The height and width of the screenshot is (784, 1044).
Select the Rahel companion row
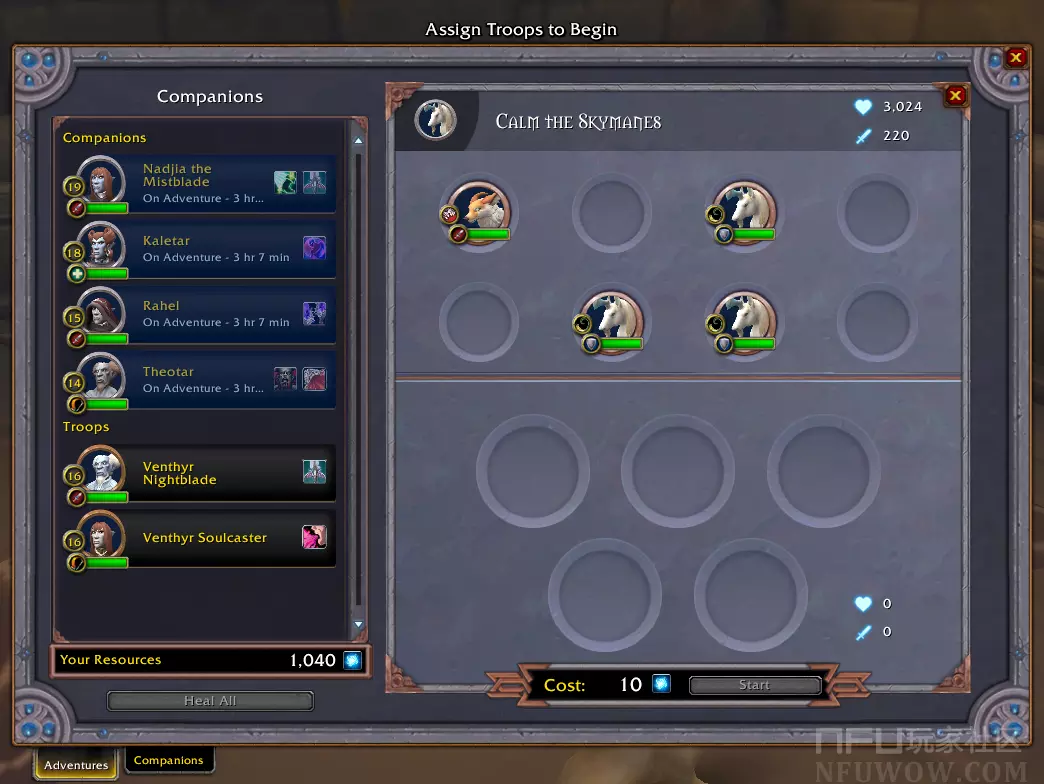pos(200,314)
